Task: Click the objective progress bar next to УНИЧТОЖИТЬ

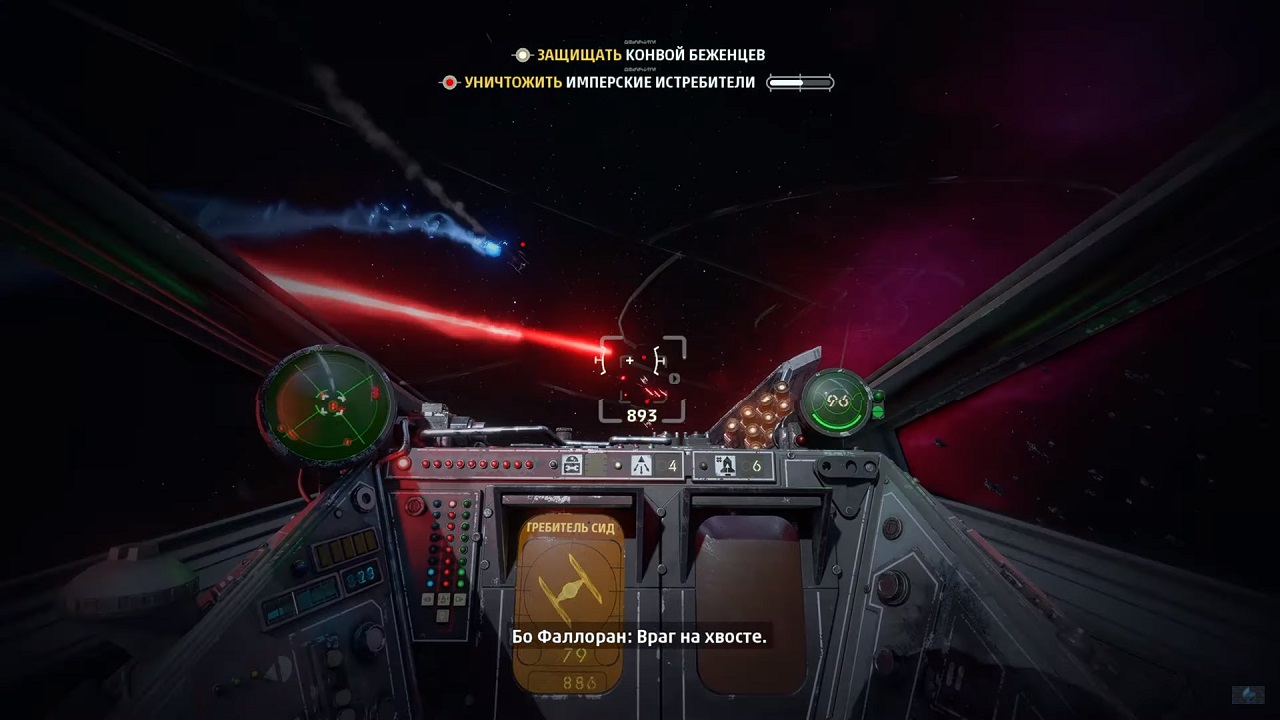Action: 802,82
